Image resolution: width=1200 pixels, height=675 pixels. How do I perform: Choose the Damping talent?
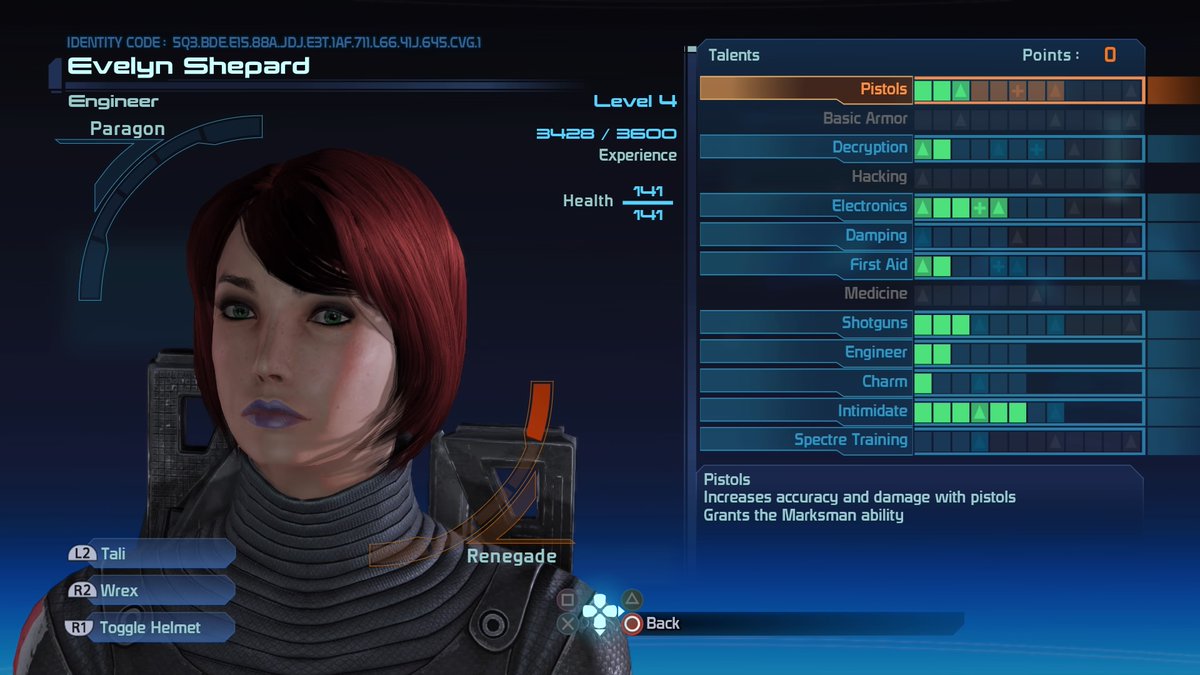click(876, 235)
